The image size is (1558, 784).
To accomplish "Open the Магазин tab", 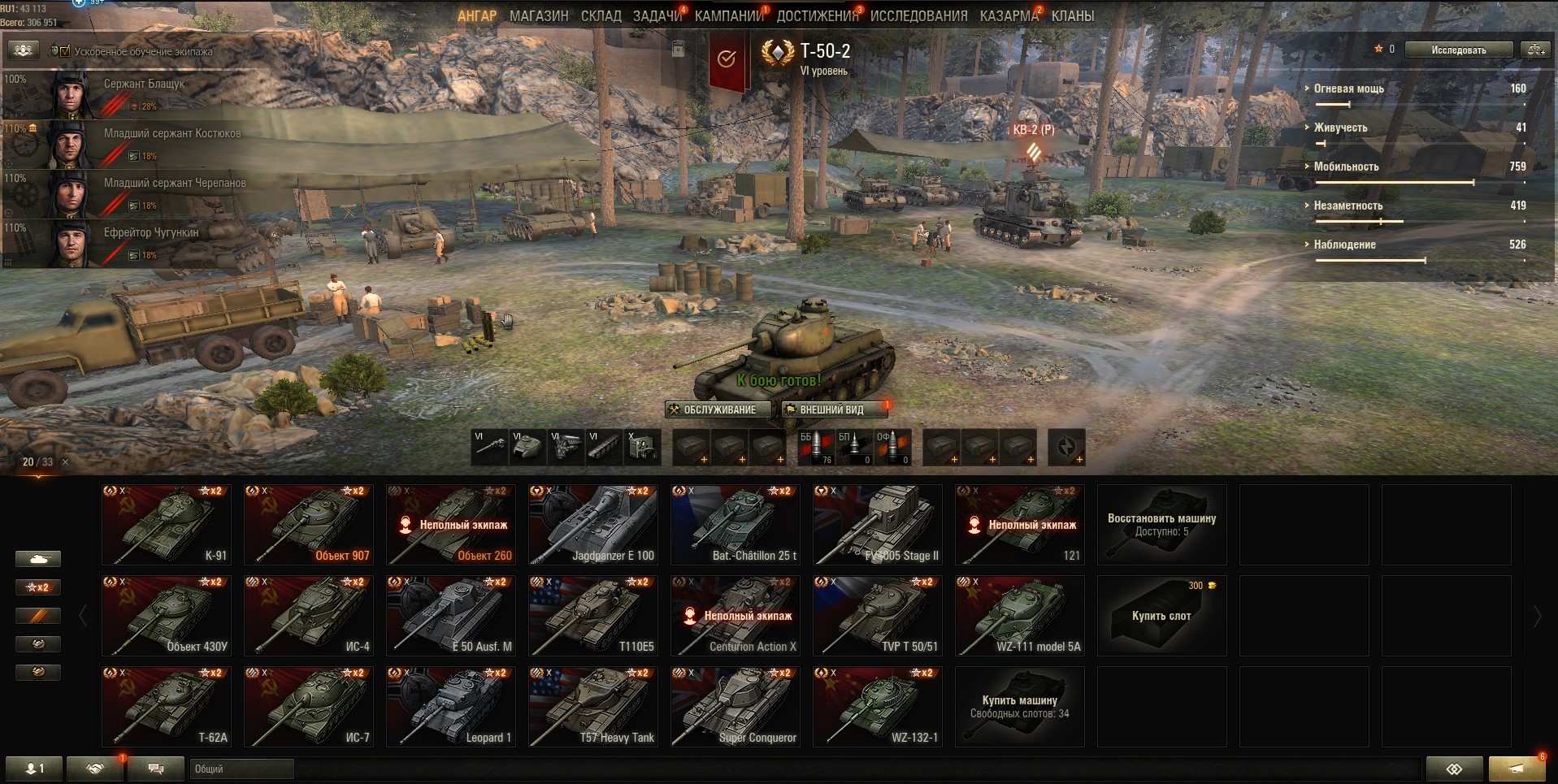I will click(x=539, y=16).
